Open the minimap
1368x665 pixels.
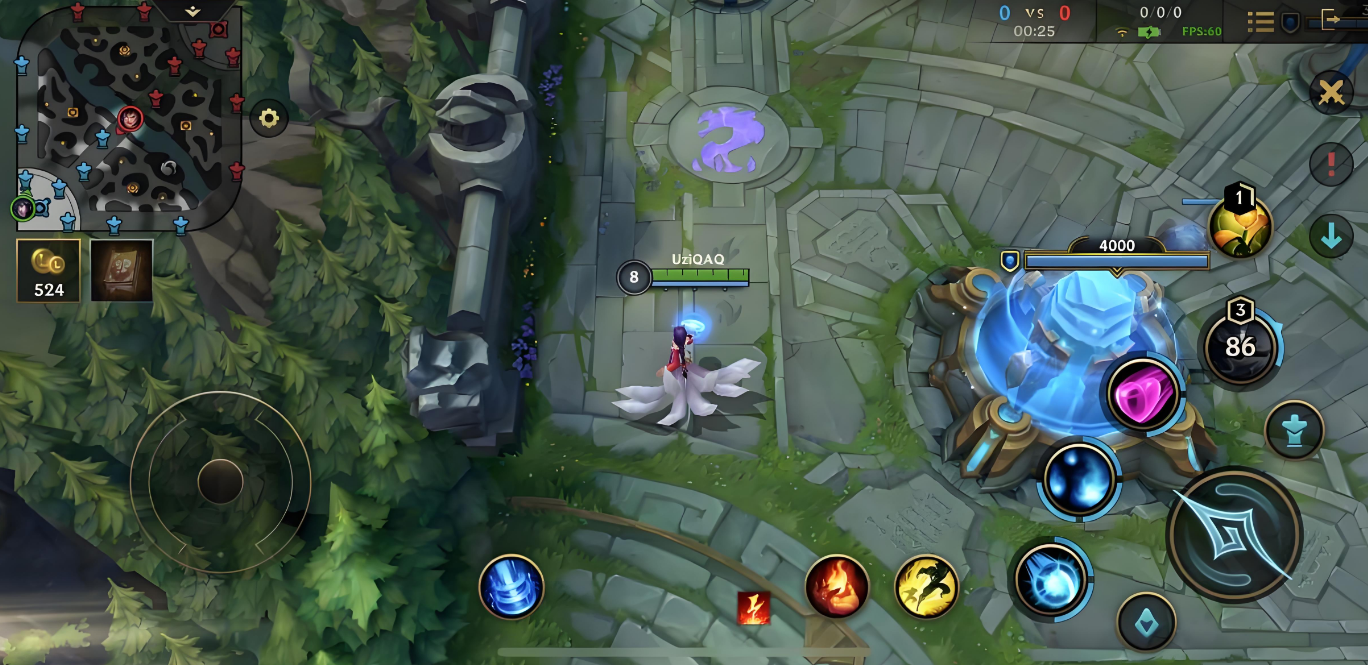[128, 115]
